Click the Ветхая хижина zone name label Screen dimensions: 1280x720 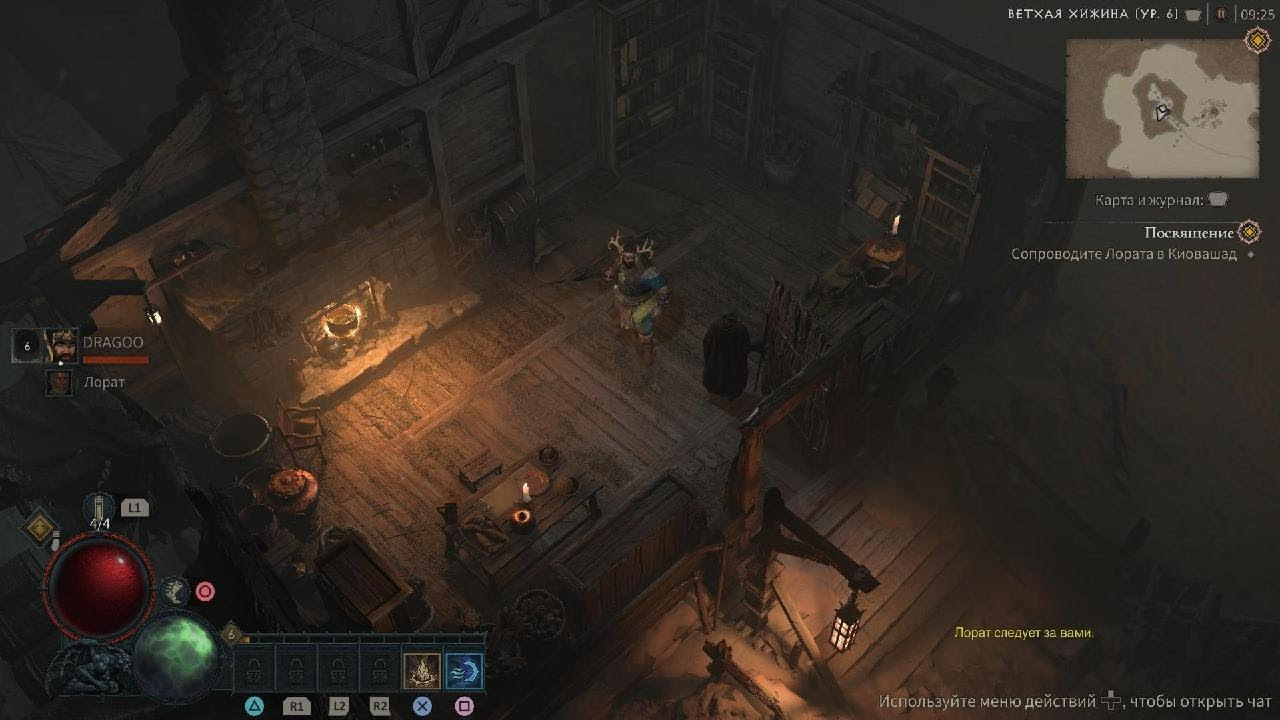point(1093,14)
